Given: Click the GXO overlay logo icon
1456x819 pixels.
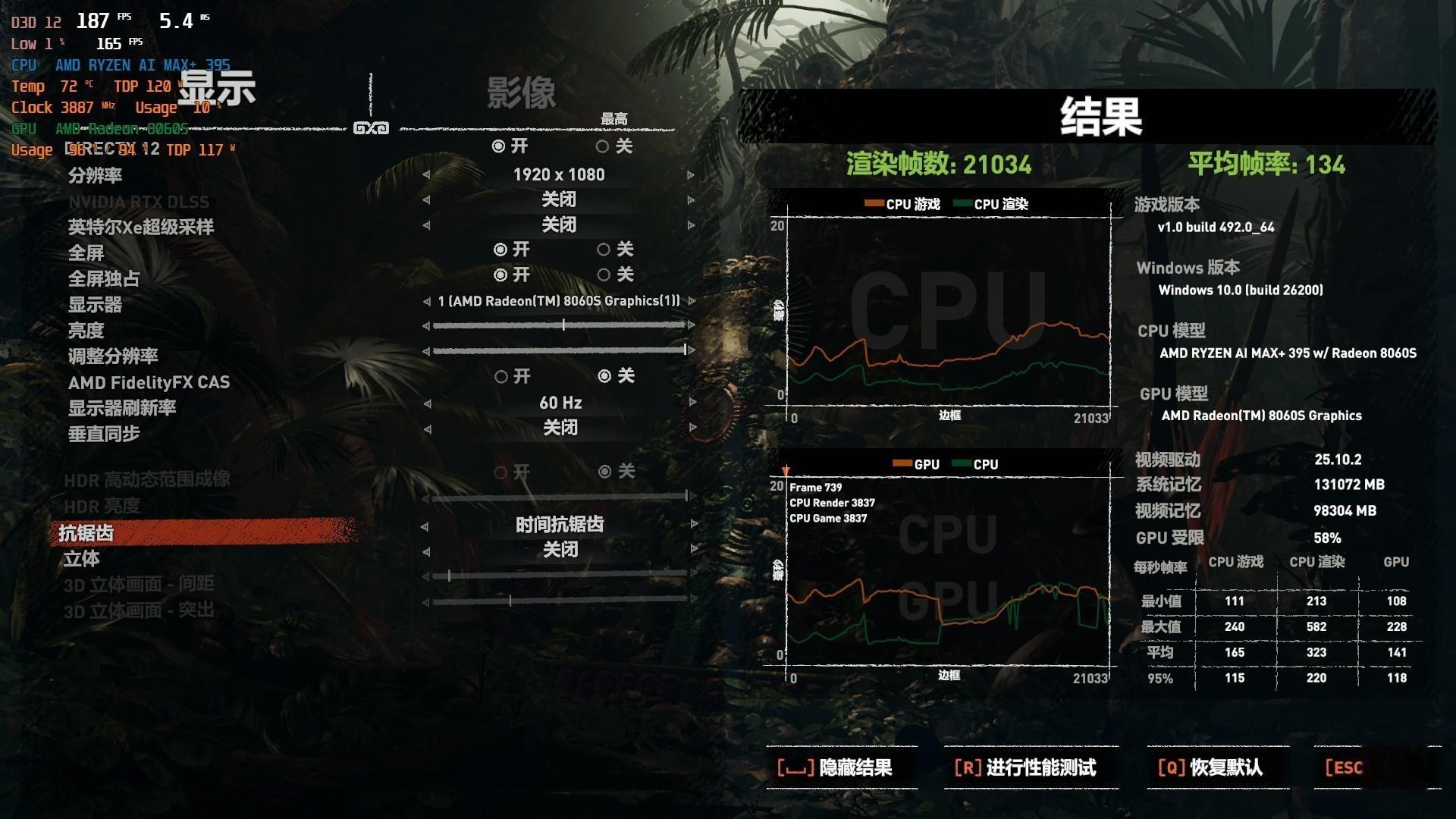Looking at the screenshot, I should (x=371, y=128).
